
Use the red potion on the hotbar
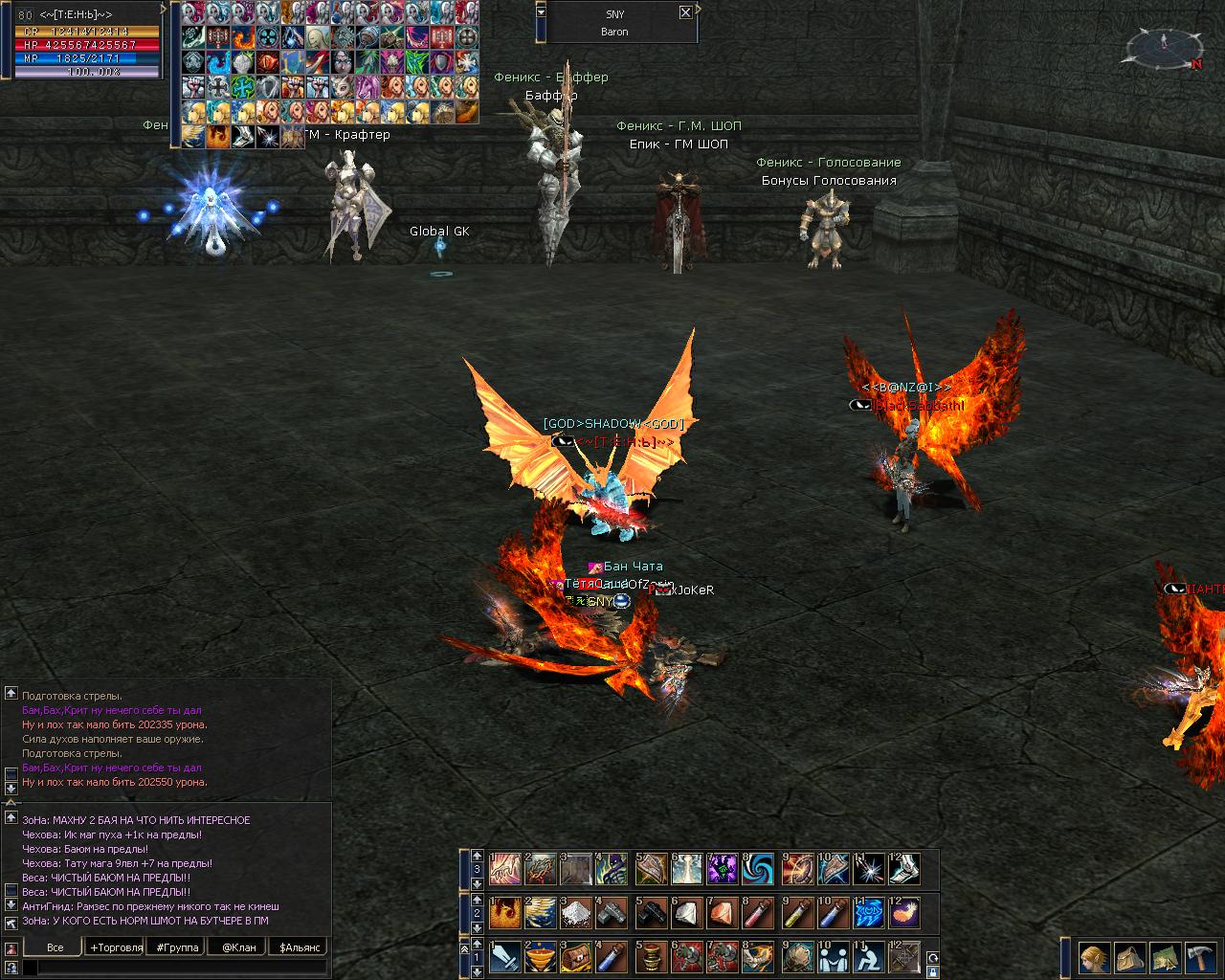(761, 913)
